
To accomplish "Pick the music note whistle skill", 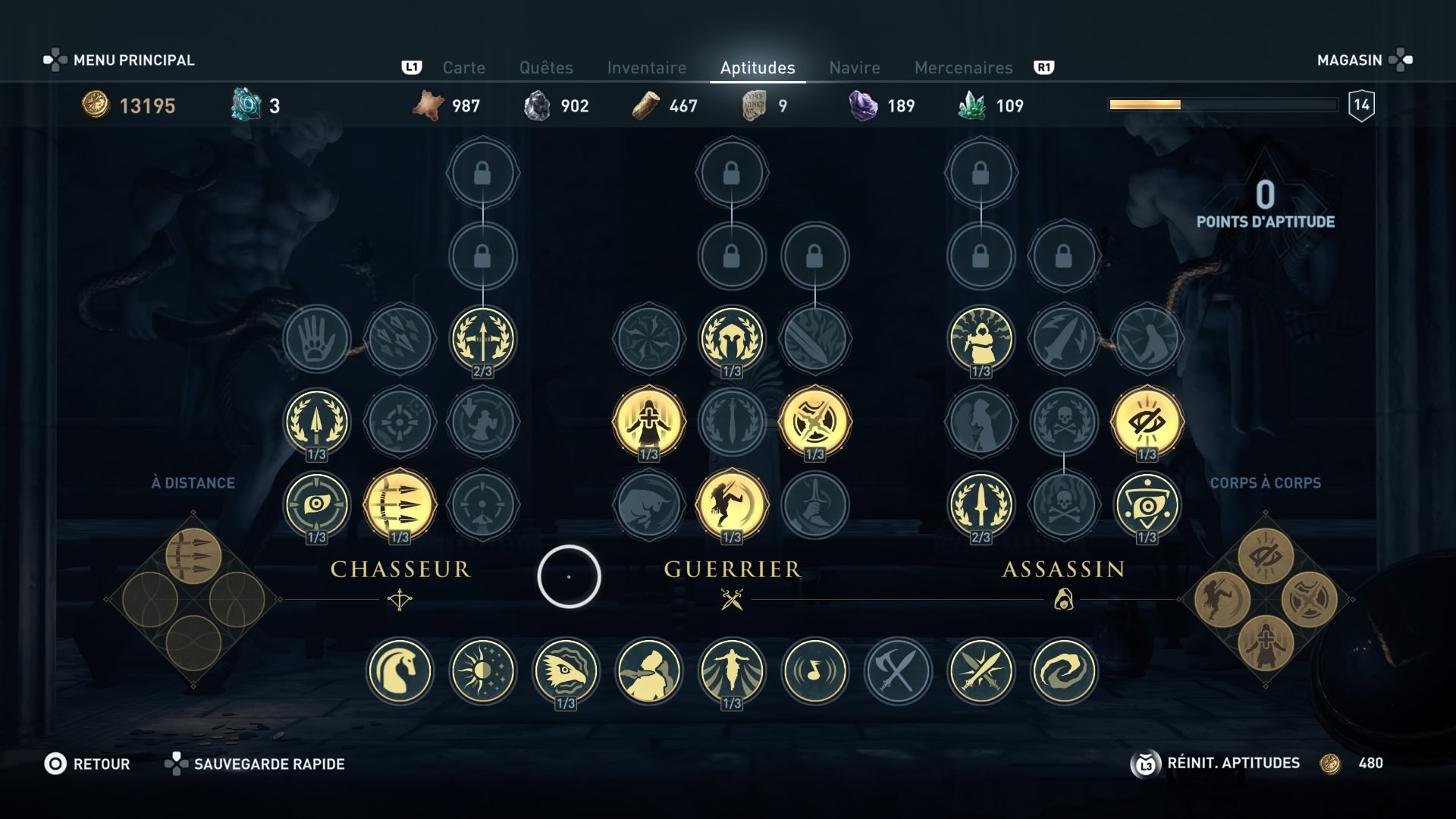I will [814, 671].
